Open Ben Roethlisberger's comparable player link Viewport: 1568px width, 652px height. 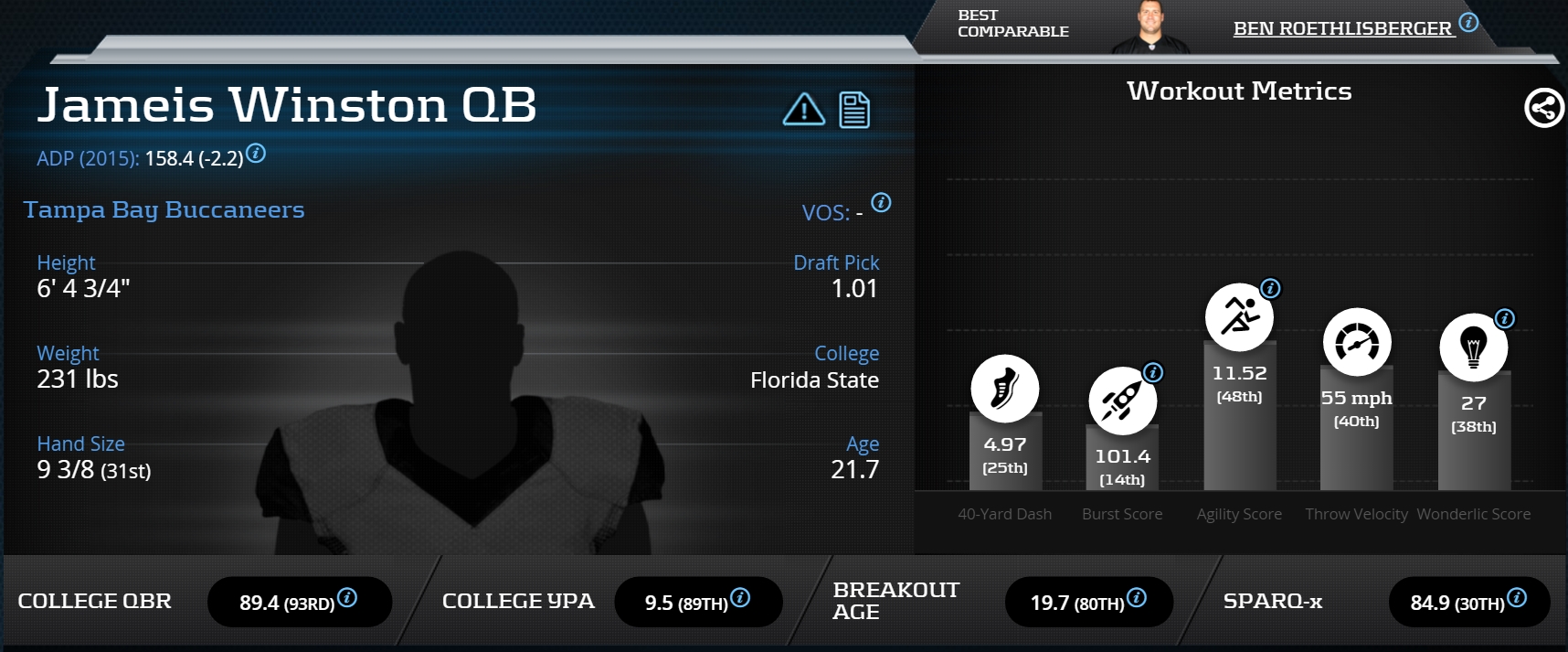pos(1342,29)
